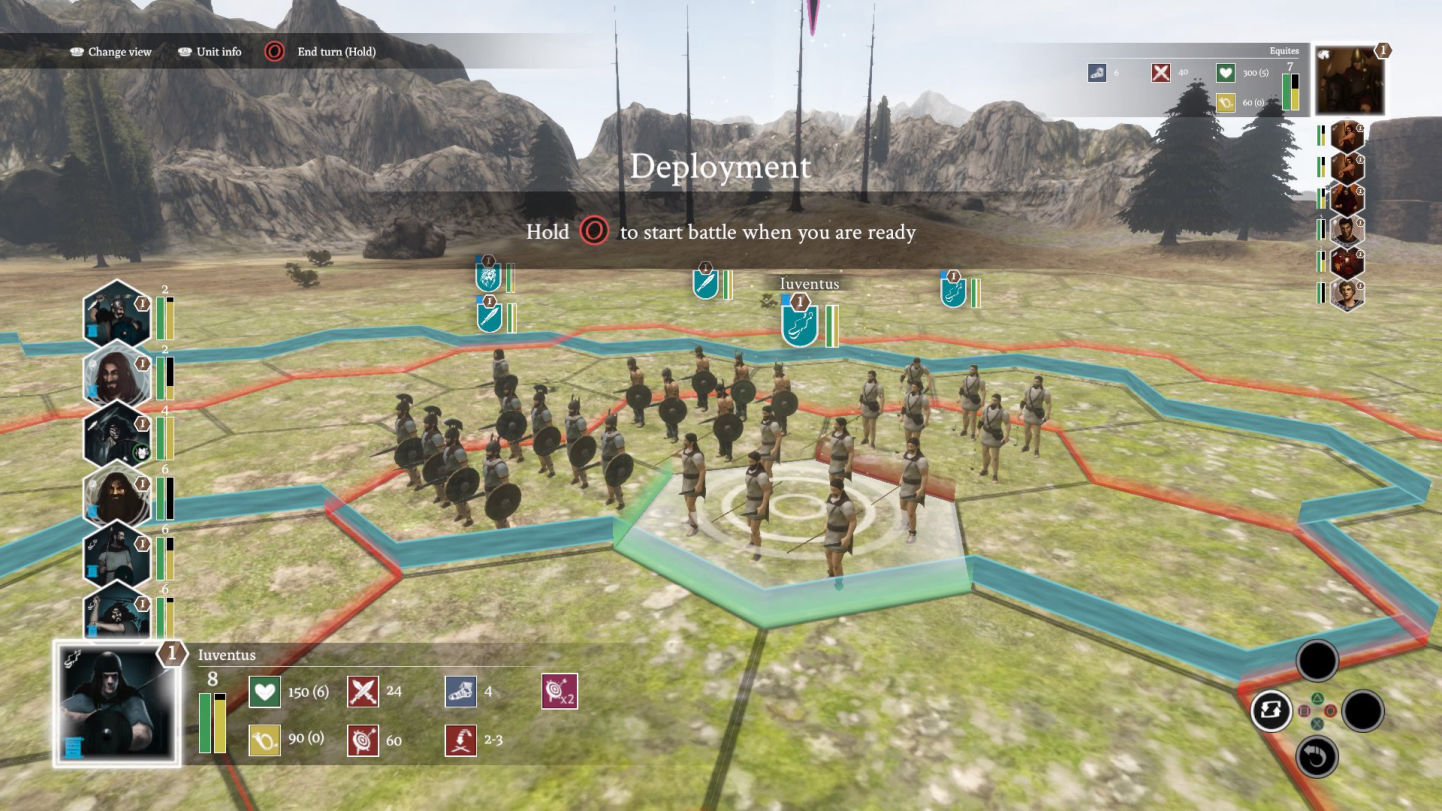Screen dimensions: 1442x811
Task: Inspect the boot movement icon showing 4
Action: [x=461, y=692]
